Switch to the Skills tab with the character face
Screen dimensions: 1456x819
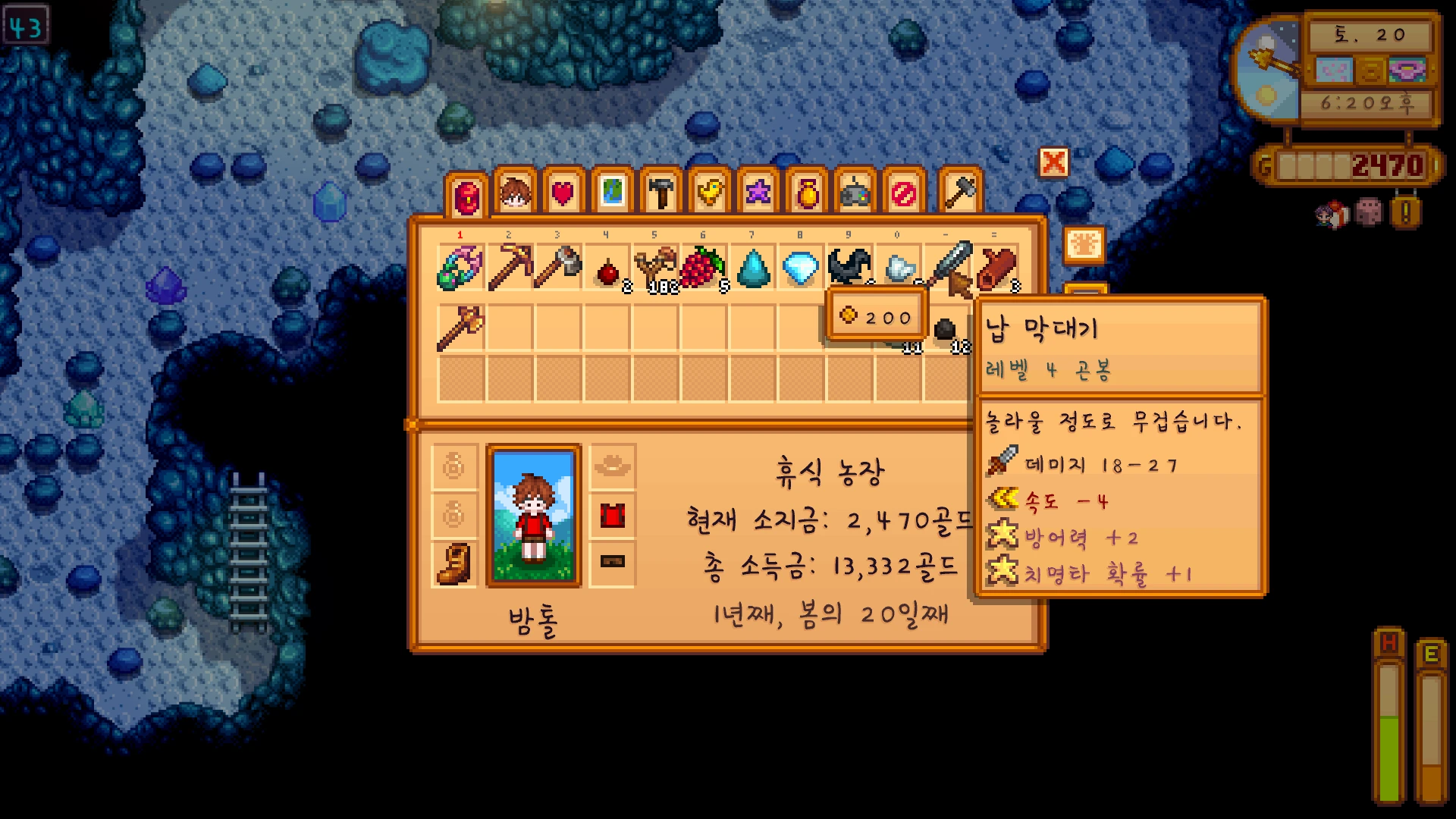[515, 193]
